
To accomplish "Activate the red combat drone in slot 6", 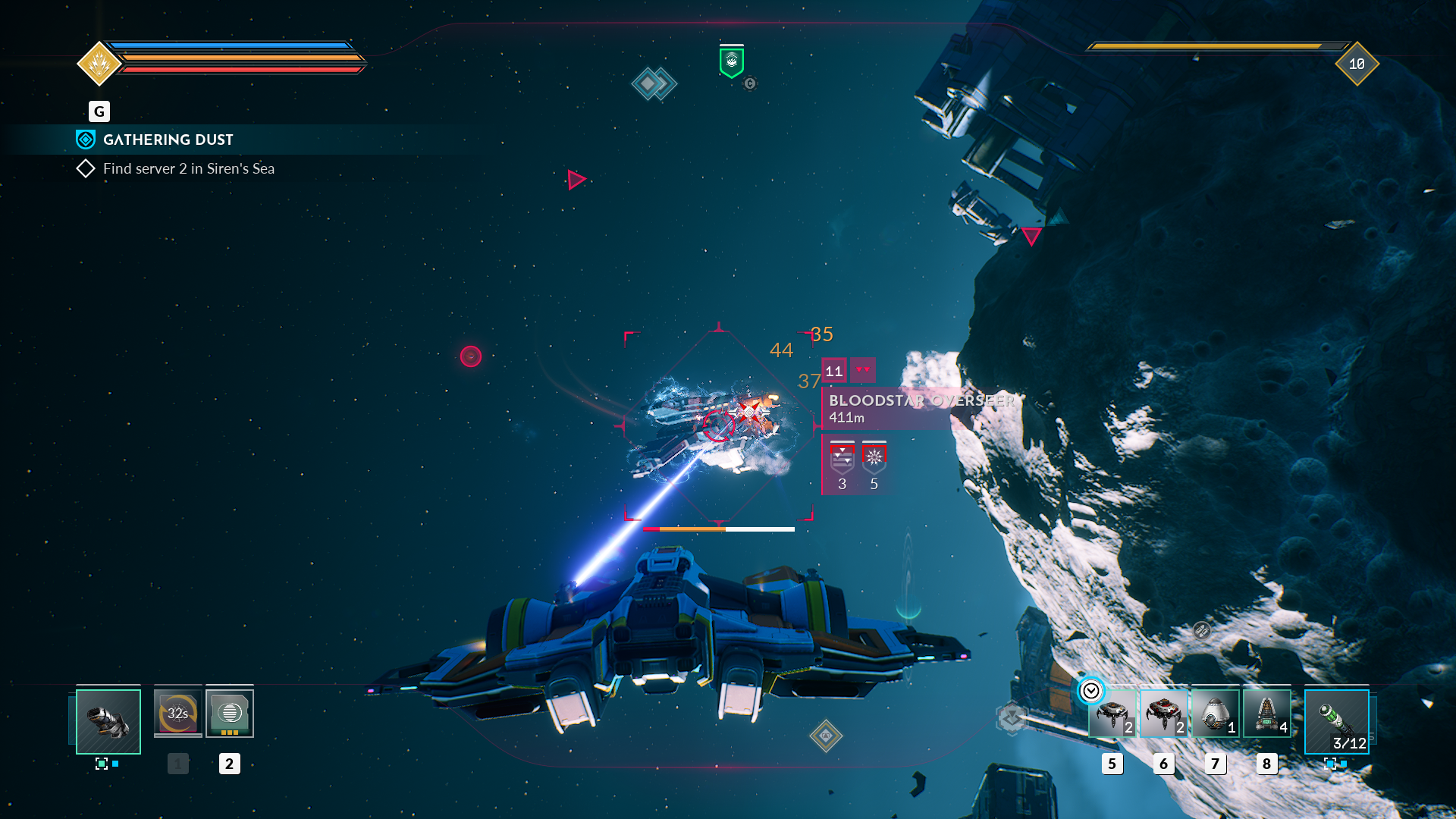I will coord(1163,713).
